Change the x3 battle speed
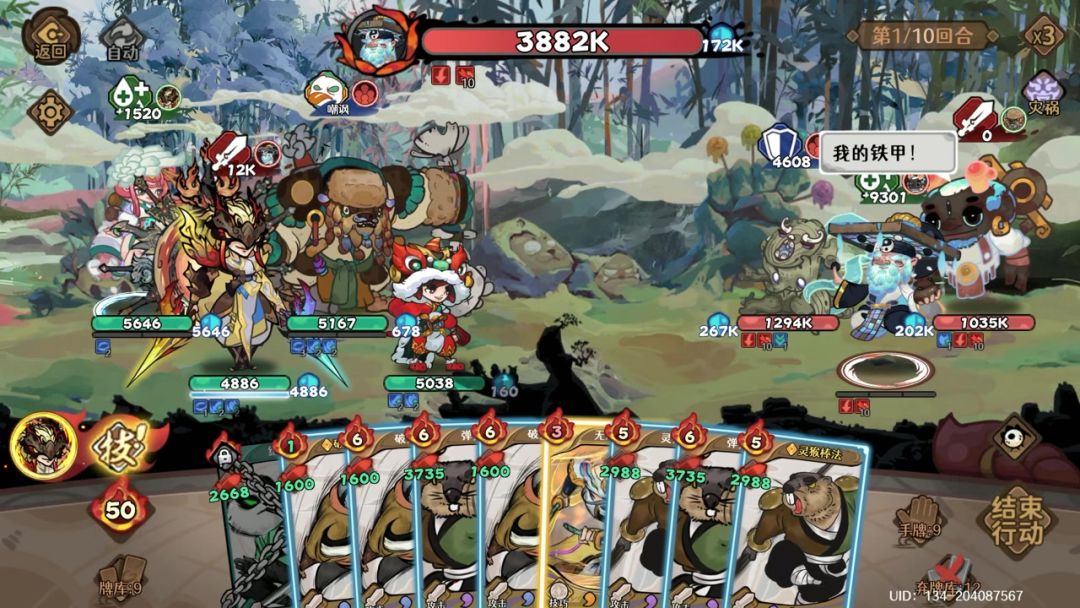1080x608 pixels. point(1043,37)
